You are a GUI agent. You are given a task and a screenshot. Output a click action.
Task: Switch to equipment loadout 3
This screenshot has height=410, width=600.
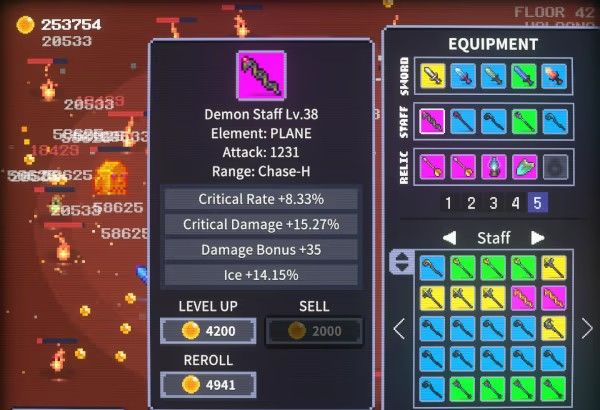tap(493, 203)
